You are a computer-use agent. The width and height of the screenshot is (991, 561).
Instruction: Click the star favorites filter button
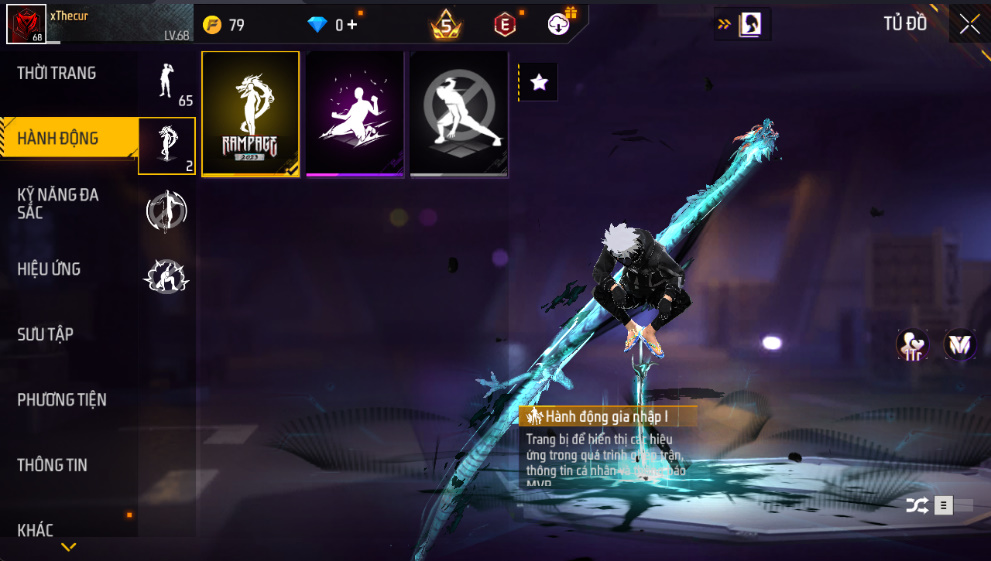pyautogui.click(x=539, y=82)
